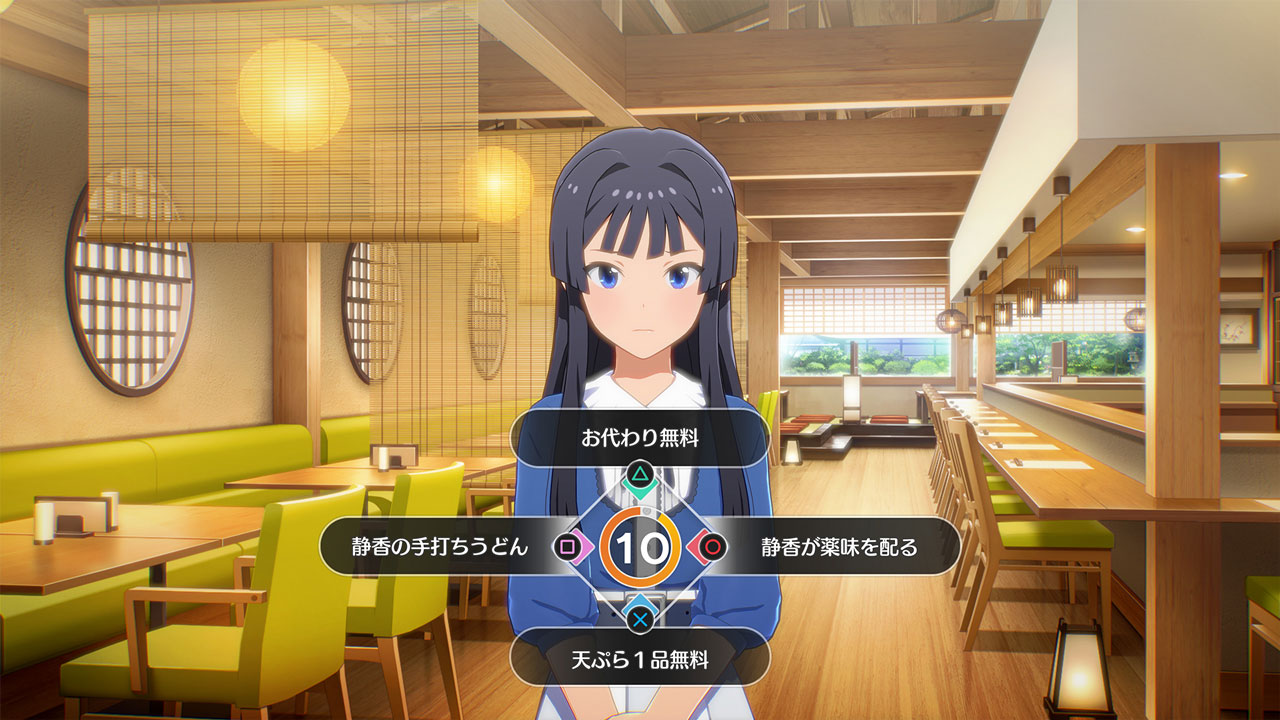Select the 静香の手打ちうどん reply
The image size is (1280, 720).
(440, 546)
